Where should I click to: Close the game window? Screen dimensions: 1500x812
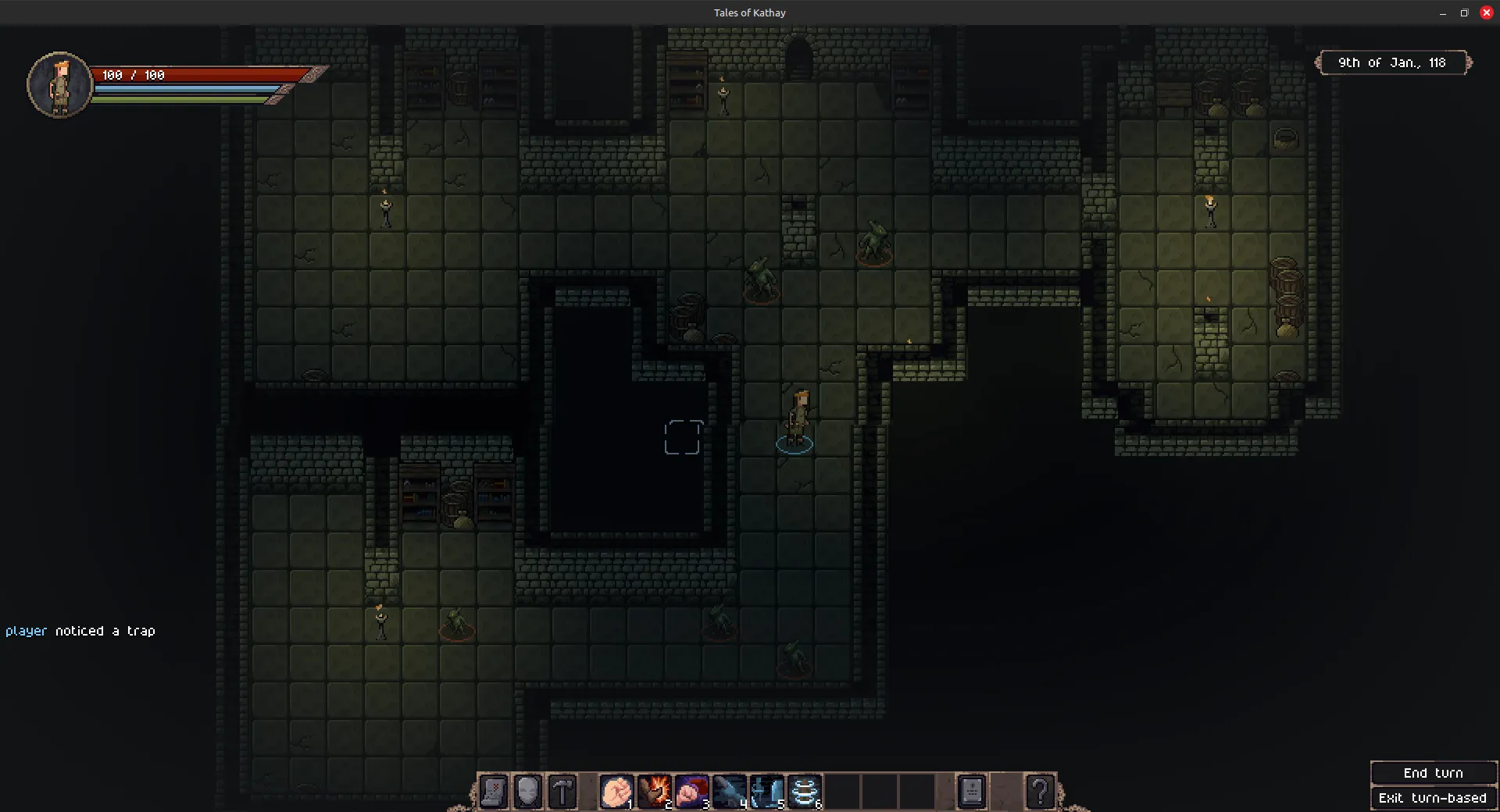[x=1487, y=12]
